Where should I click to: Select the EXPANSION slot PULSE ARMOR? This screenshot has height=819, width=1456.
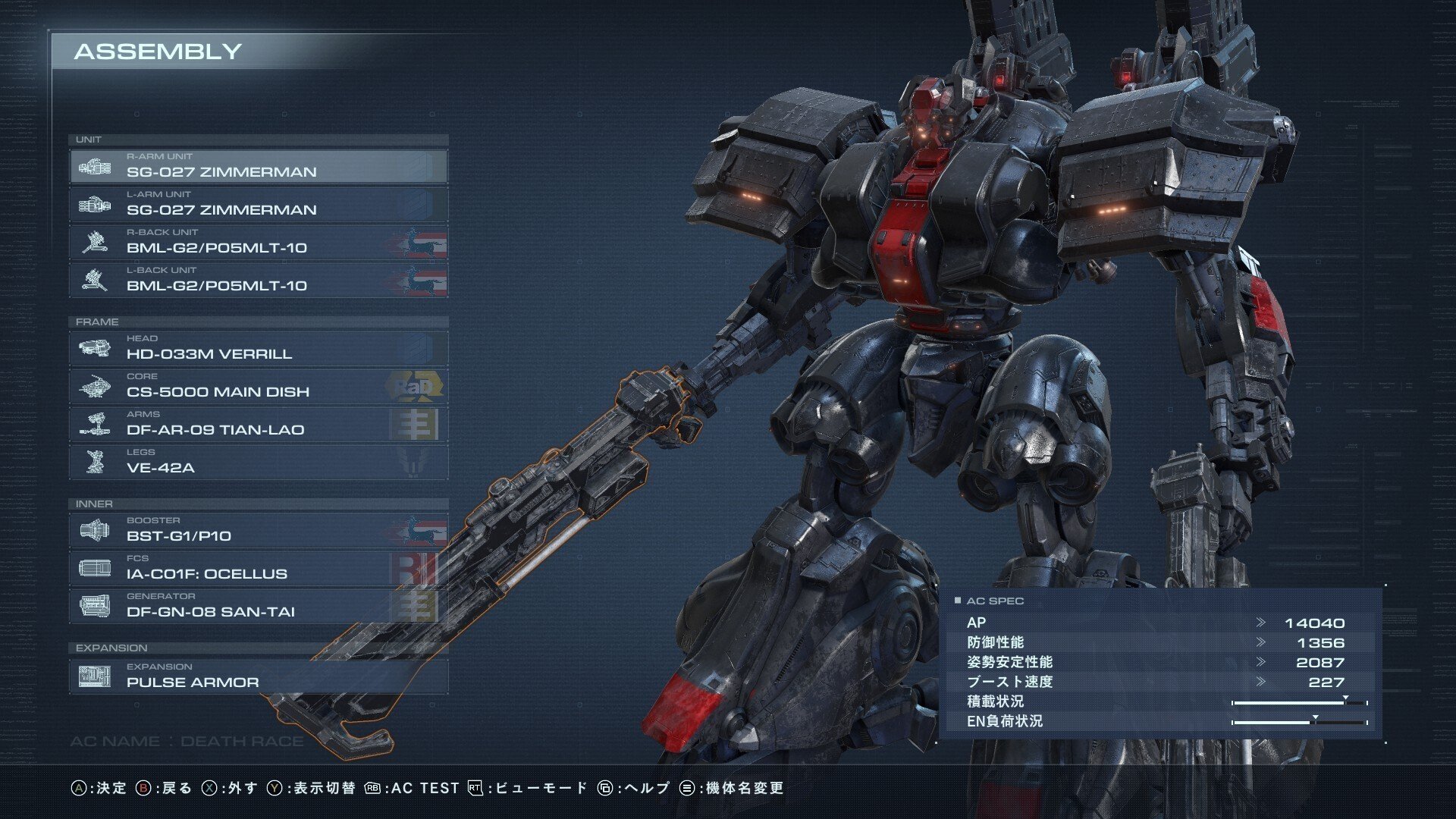click(x=258, y=676)
